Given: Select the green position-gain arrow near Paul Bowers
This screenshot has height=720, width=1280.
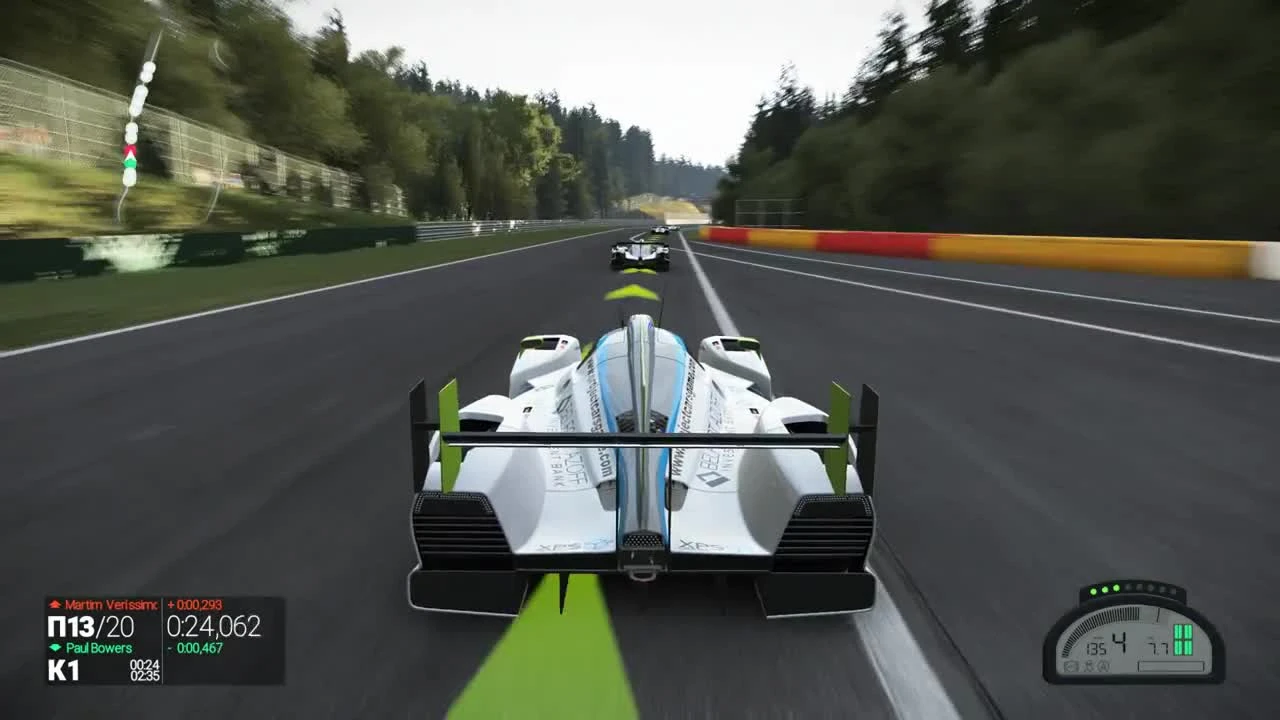Looking at the screenshot, I should coord(53,646).
